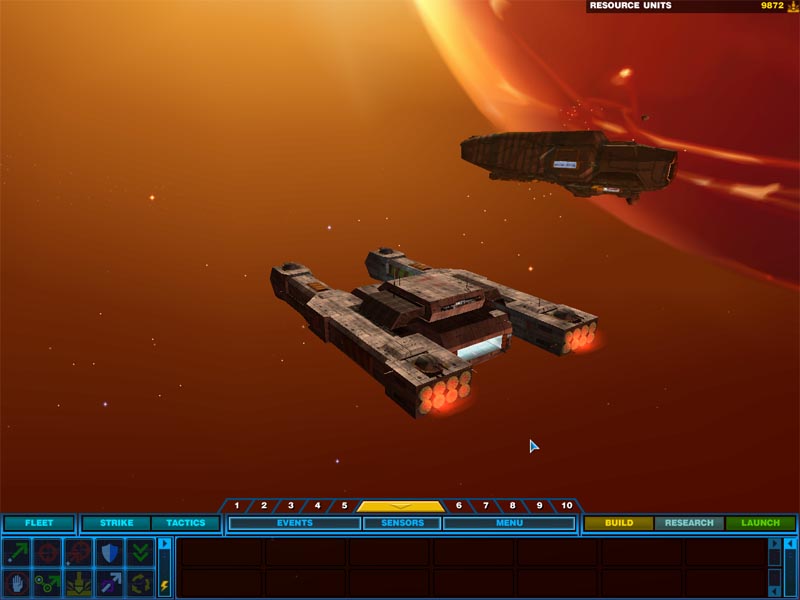Toggle the yellow taskbar collapse arrow
Viewport: 800px width, 600px height.
pyautogui.click(x=401, y=506)
